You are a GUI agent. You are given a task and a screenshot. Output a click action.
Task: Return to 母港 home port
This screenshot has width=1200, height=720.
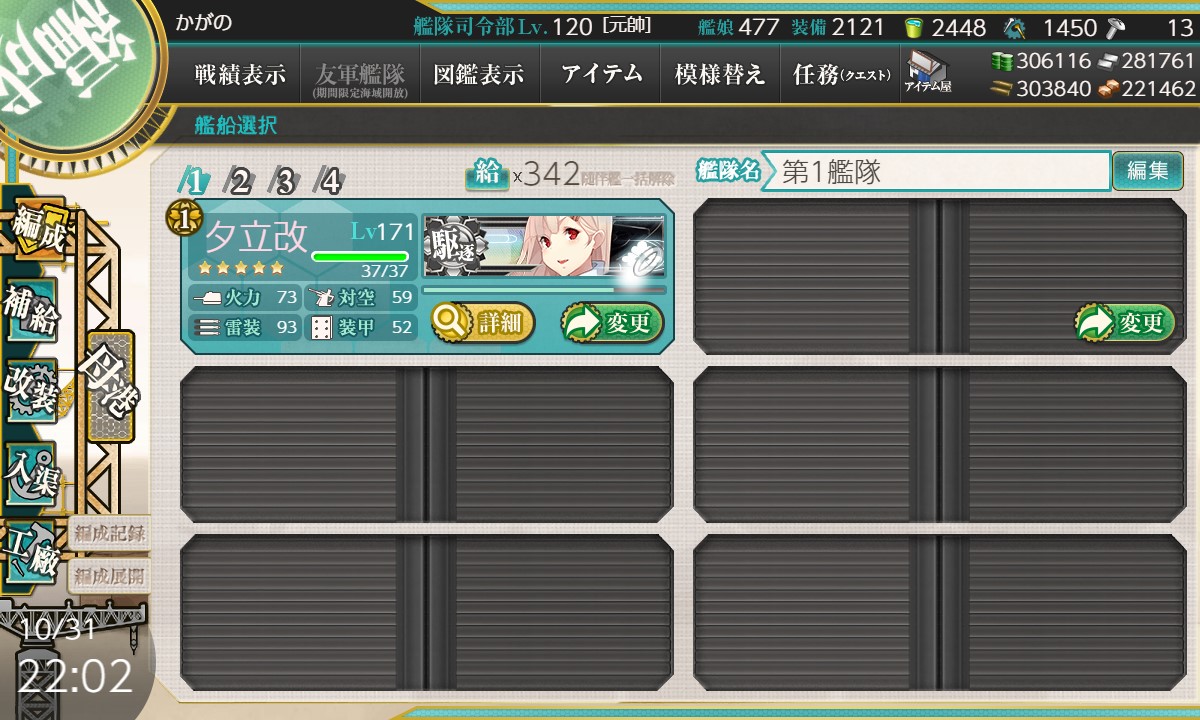click(x=110, y=385)
